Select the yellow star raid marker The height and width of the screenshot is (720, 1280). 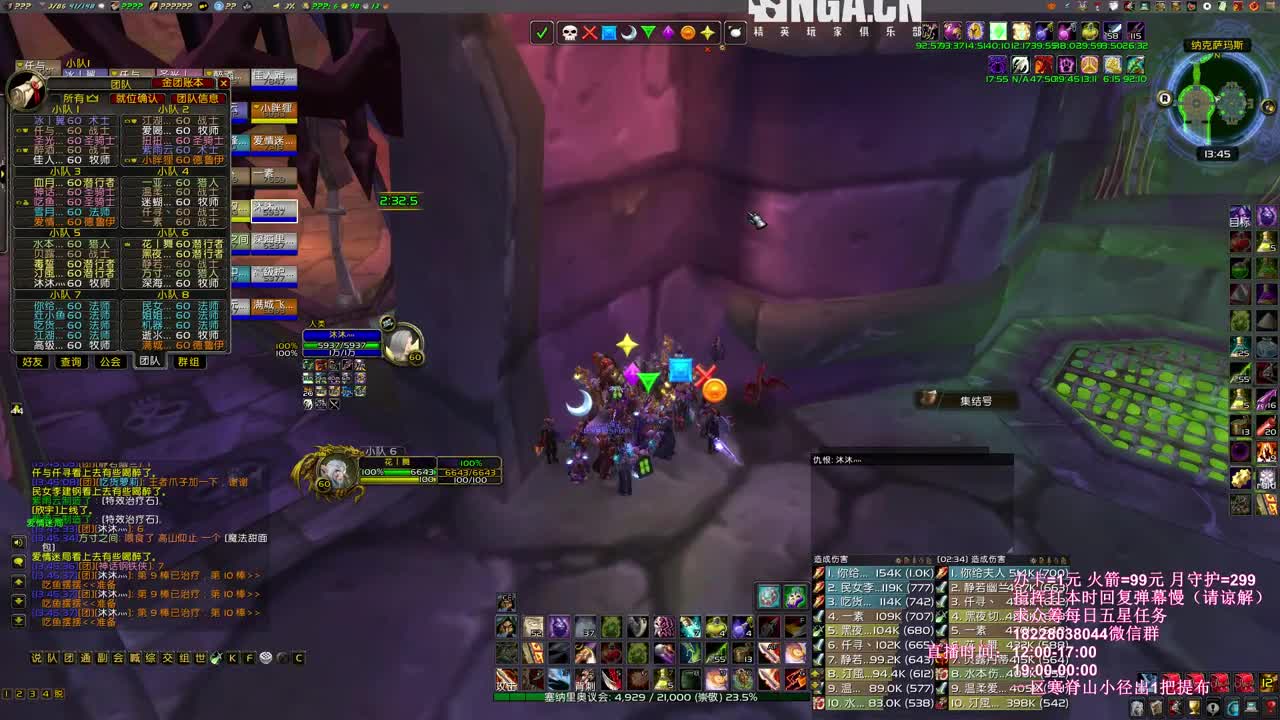(708, 33)
